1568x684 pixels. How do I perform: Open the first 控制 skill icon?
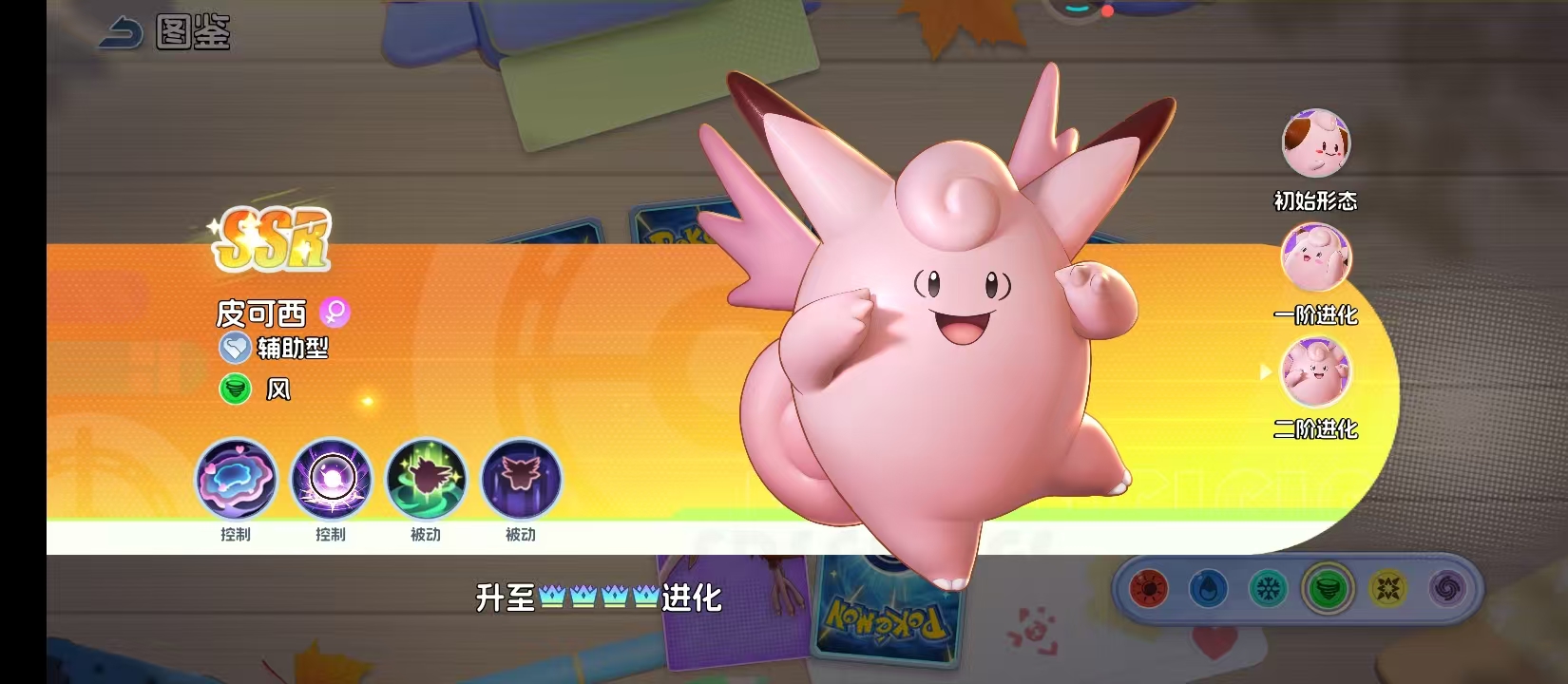coord(237,481)
